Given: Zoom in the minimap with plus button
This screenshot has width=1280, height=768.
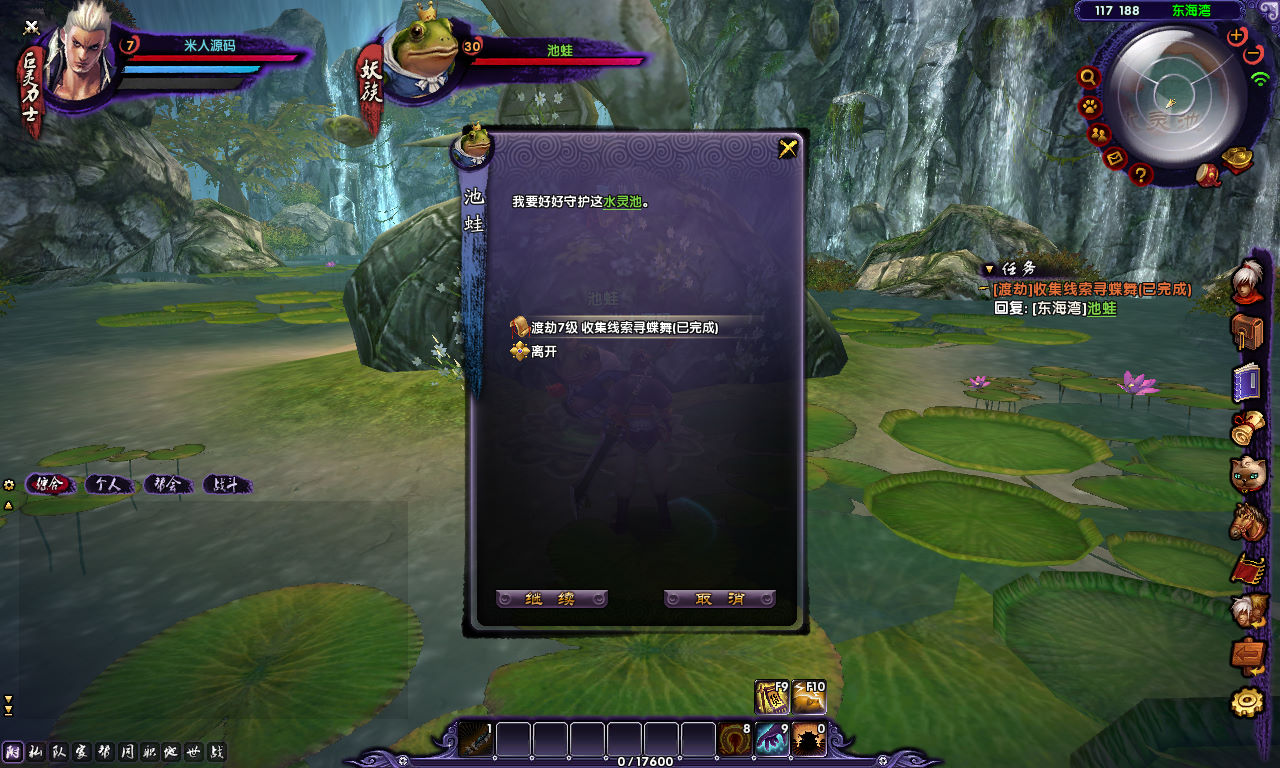Looking at the screenshot, I should pos(1237,36).
